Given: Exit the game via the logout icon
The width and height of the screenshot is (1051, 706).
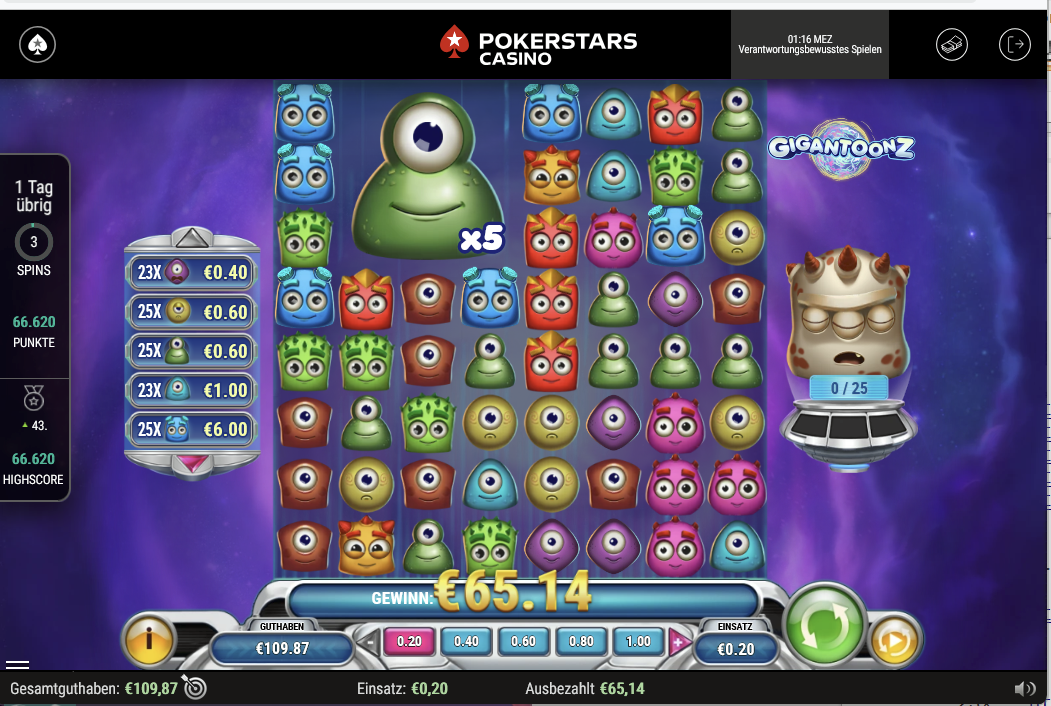Looking at the screenshot, I should [1014, 45].
